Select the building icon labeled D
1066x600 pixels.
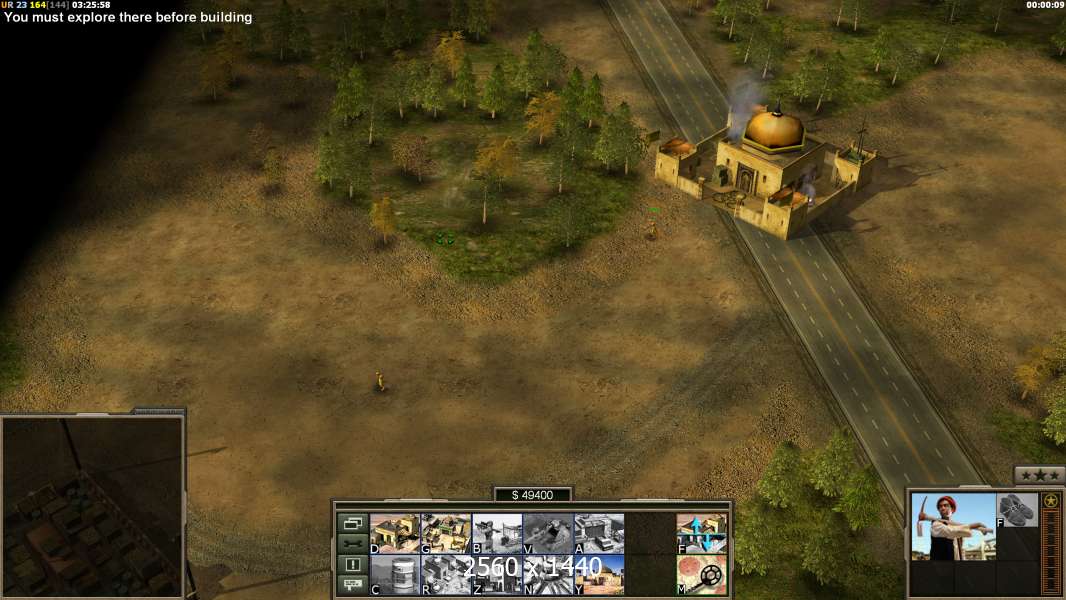[x=395, y=533]
